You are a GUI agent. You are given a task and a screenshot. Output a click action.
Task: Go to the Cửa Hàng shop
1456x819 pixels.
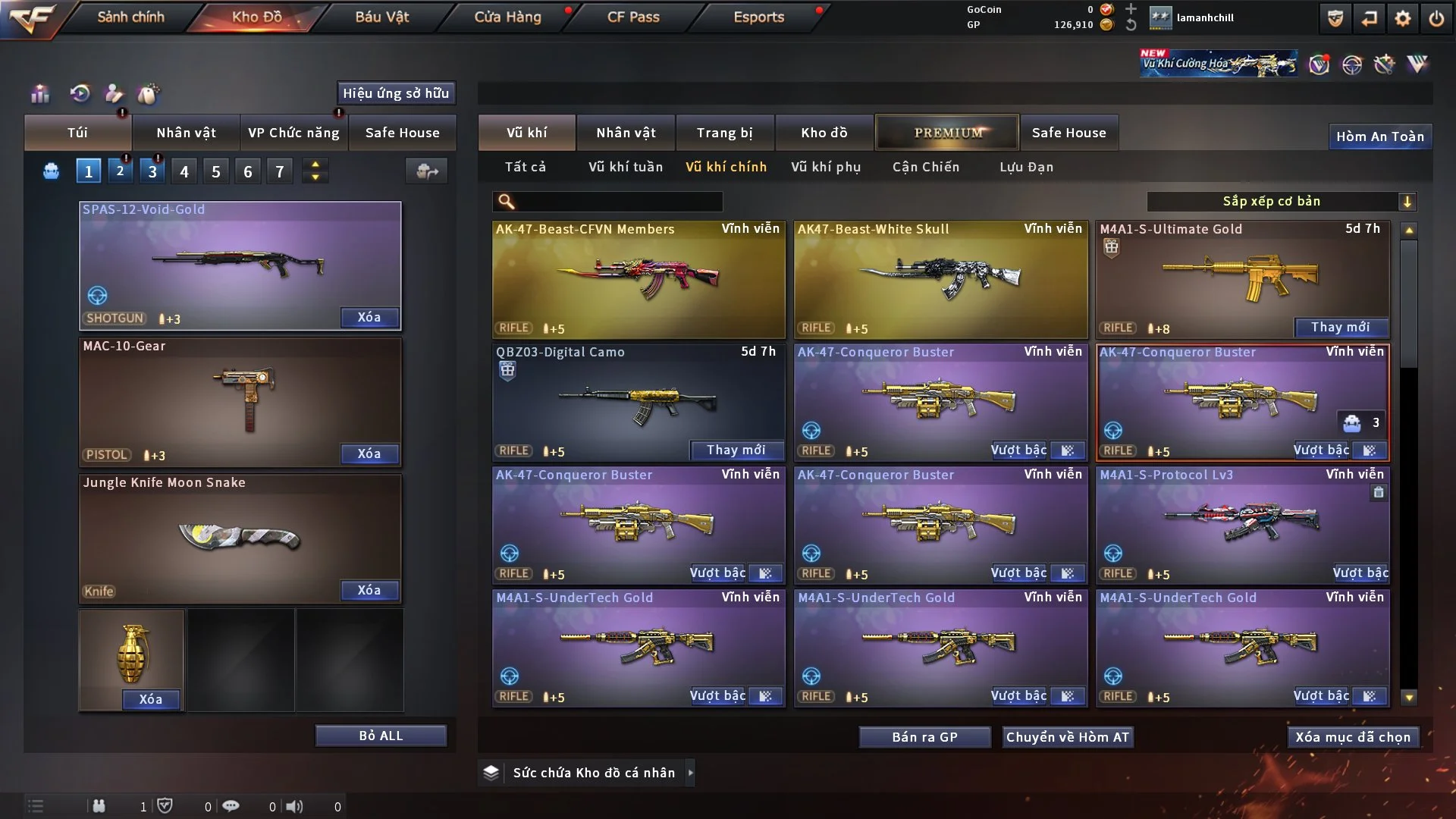pyautogui.click(x=507, y=17)
